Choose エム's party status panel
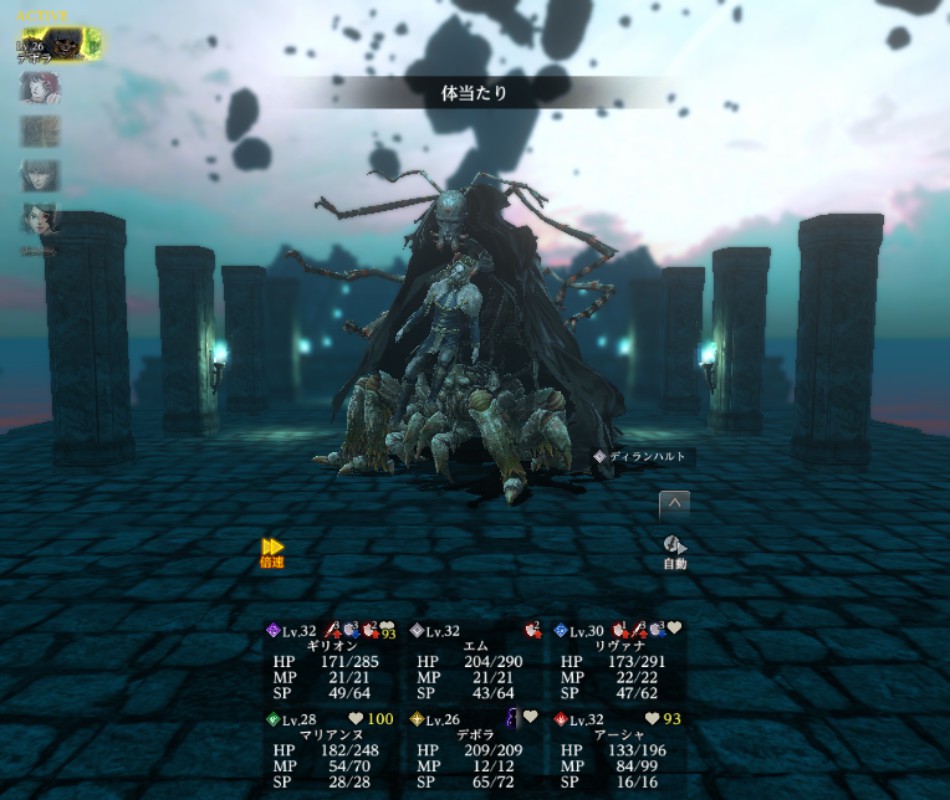Viewport: 950px width, 800px height. click(475, 662)
